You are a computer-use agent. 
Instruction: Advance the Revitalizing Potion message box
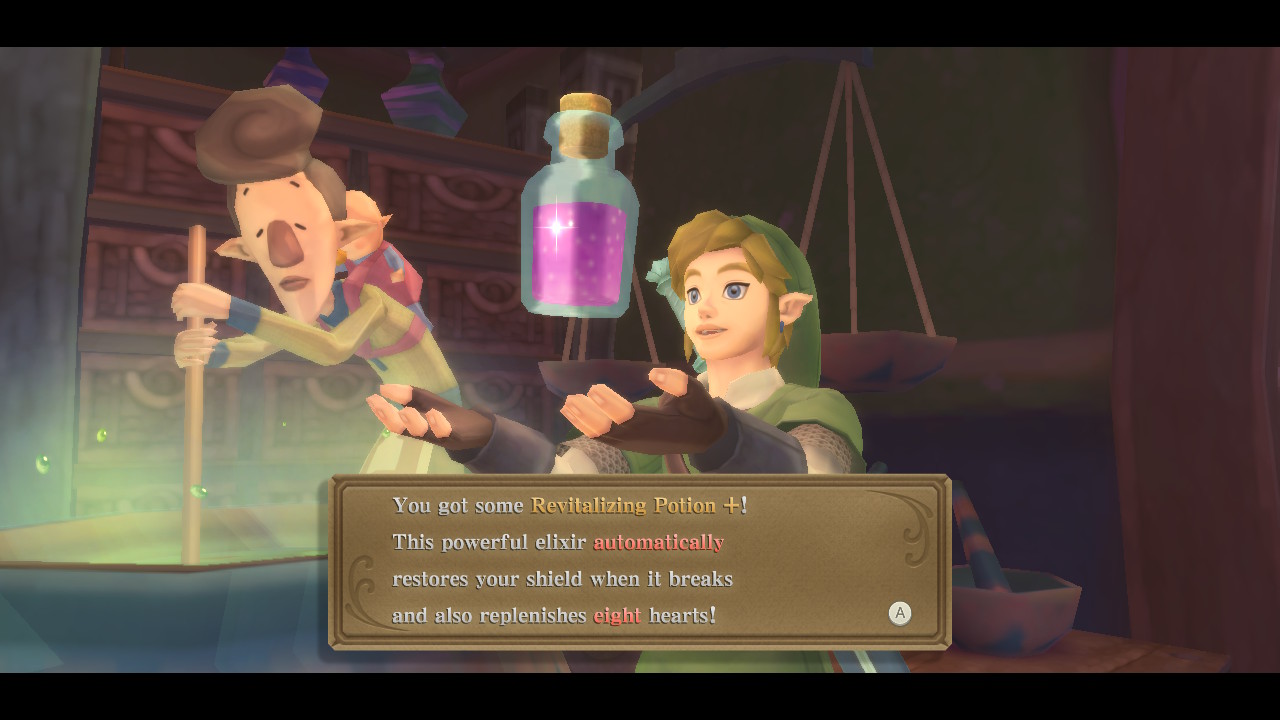click(x=899, y=613)
